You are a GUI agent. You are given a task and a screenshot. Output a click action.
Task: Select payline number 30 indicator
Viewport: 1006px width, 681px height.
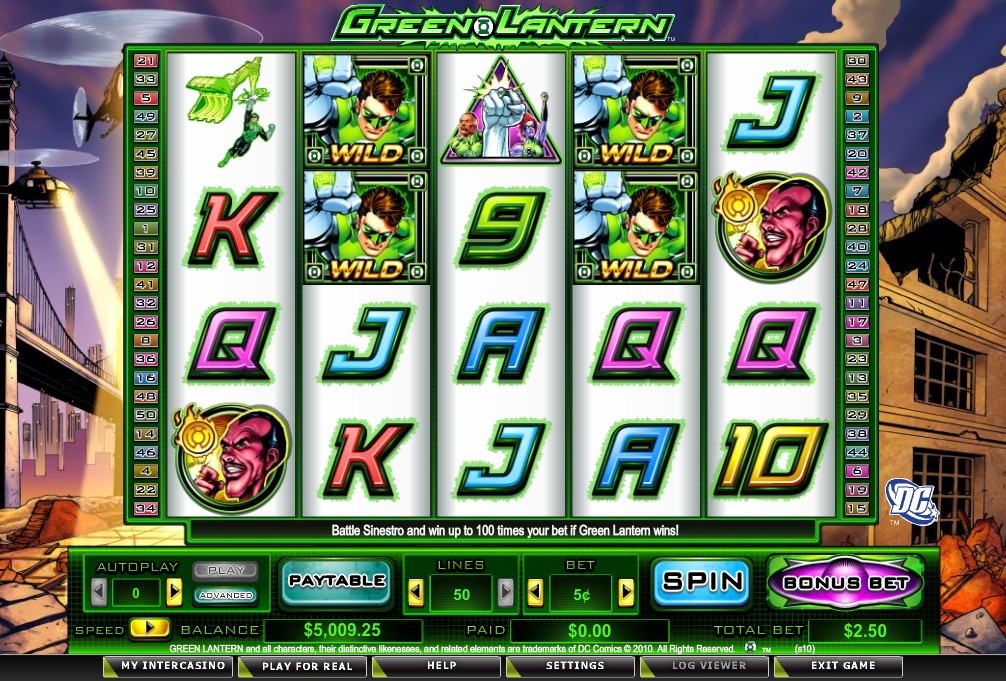pos(857,61)
